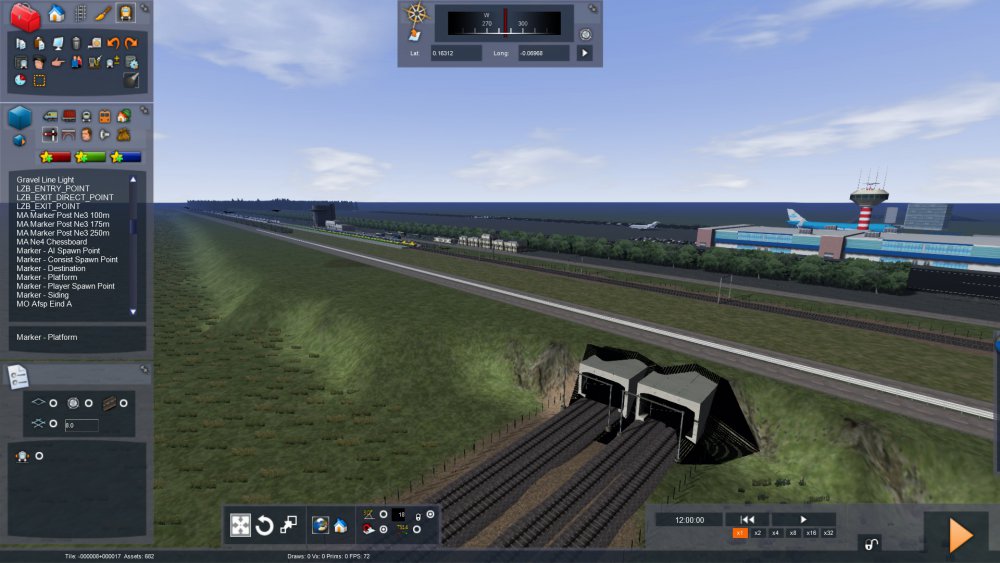This screenshot has width=1000, height=563.
Task: Rewind time with the skip-back button
Action: click(746, 519)
